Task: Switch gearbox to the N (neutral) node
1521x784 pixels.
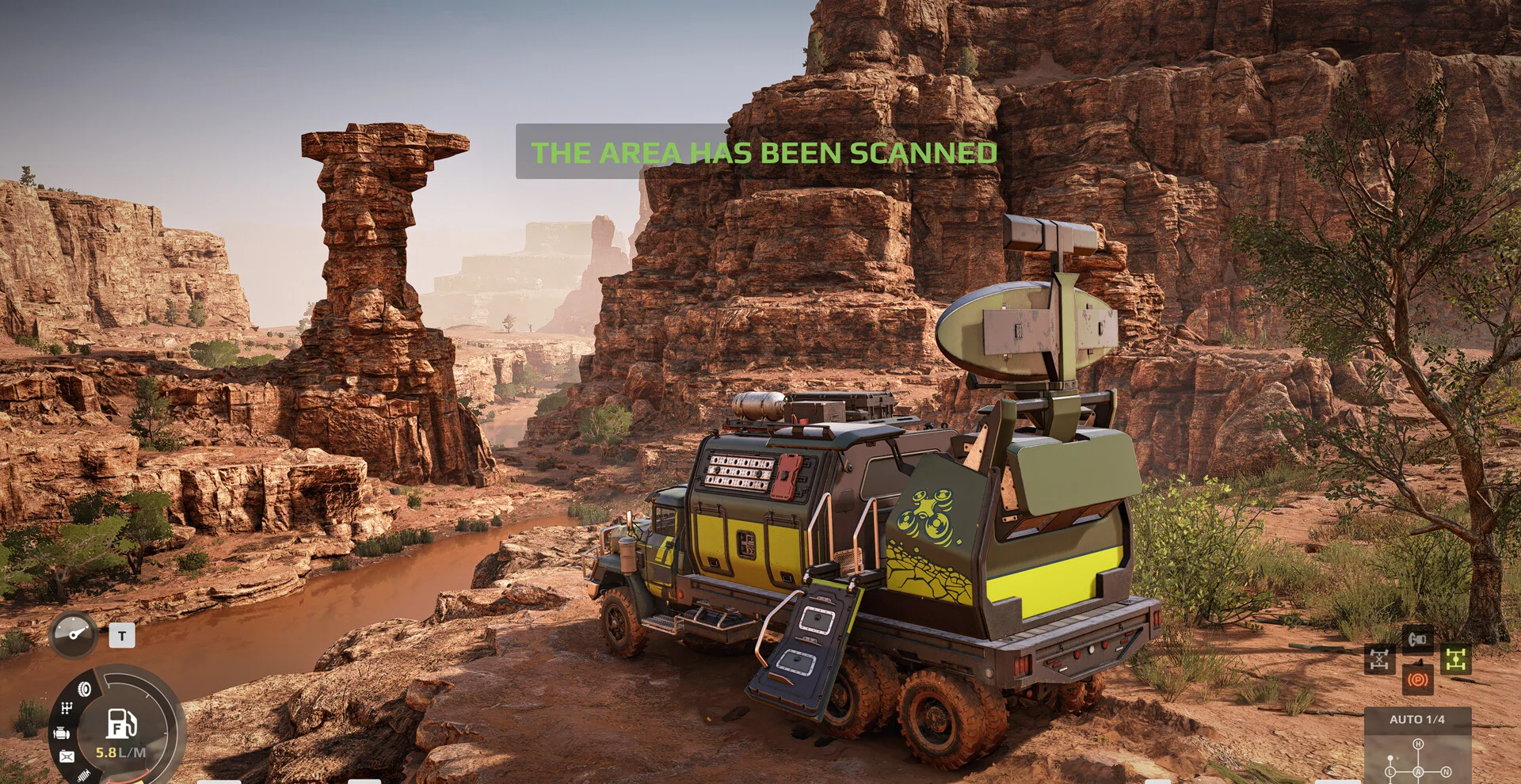Action: pos(1446,771)
